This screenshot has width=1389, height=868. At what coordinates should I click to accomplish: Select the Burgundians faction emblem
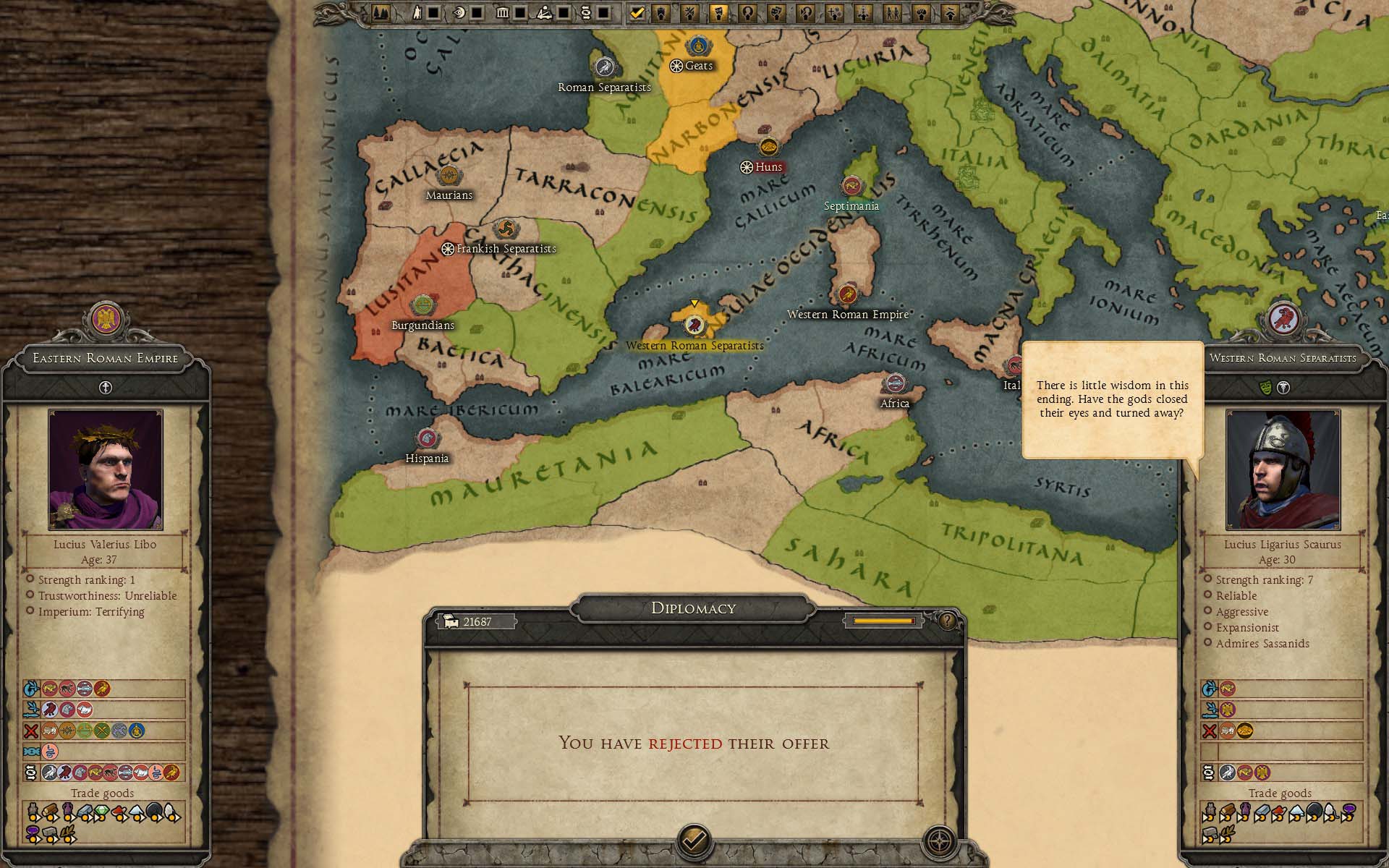coord(422,306)
